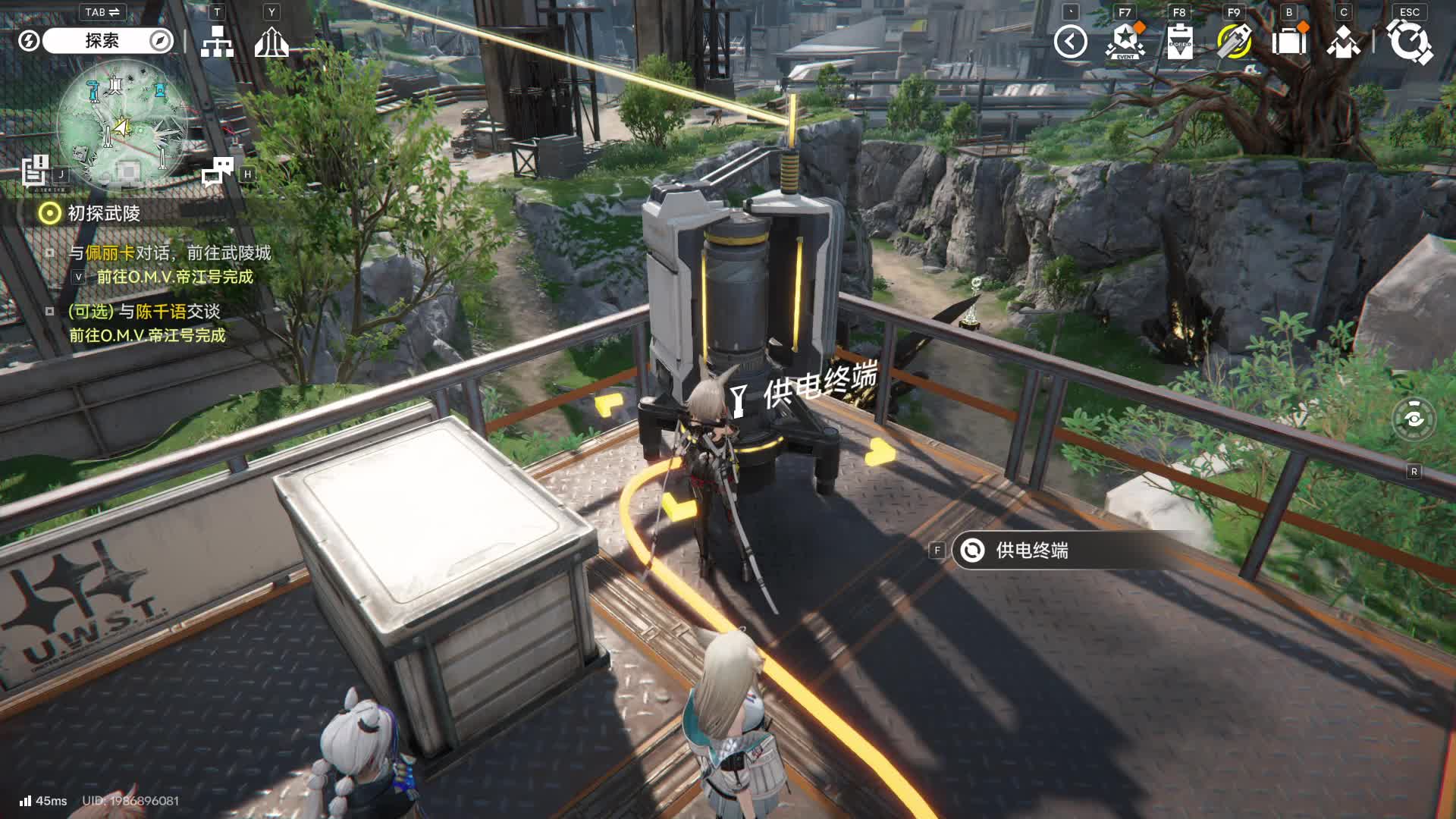
Task: Toggle the 探索 exploration mode switch
Action: pyautogui.click(x=102, y=41)
